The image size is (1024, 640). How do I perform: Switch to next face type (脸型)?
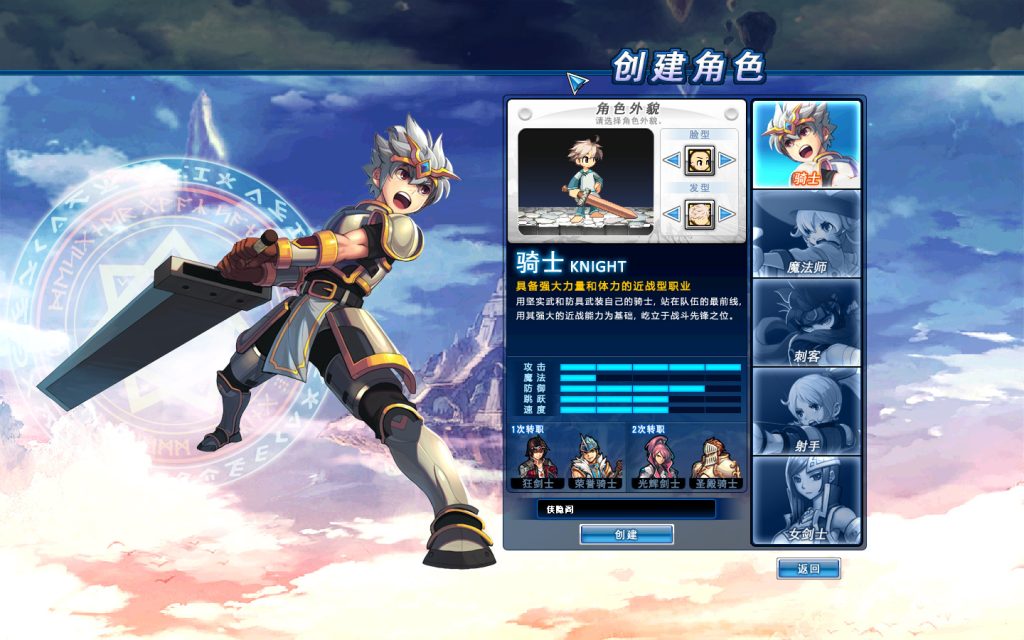click(x=727, y=160)
